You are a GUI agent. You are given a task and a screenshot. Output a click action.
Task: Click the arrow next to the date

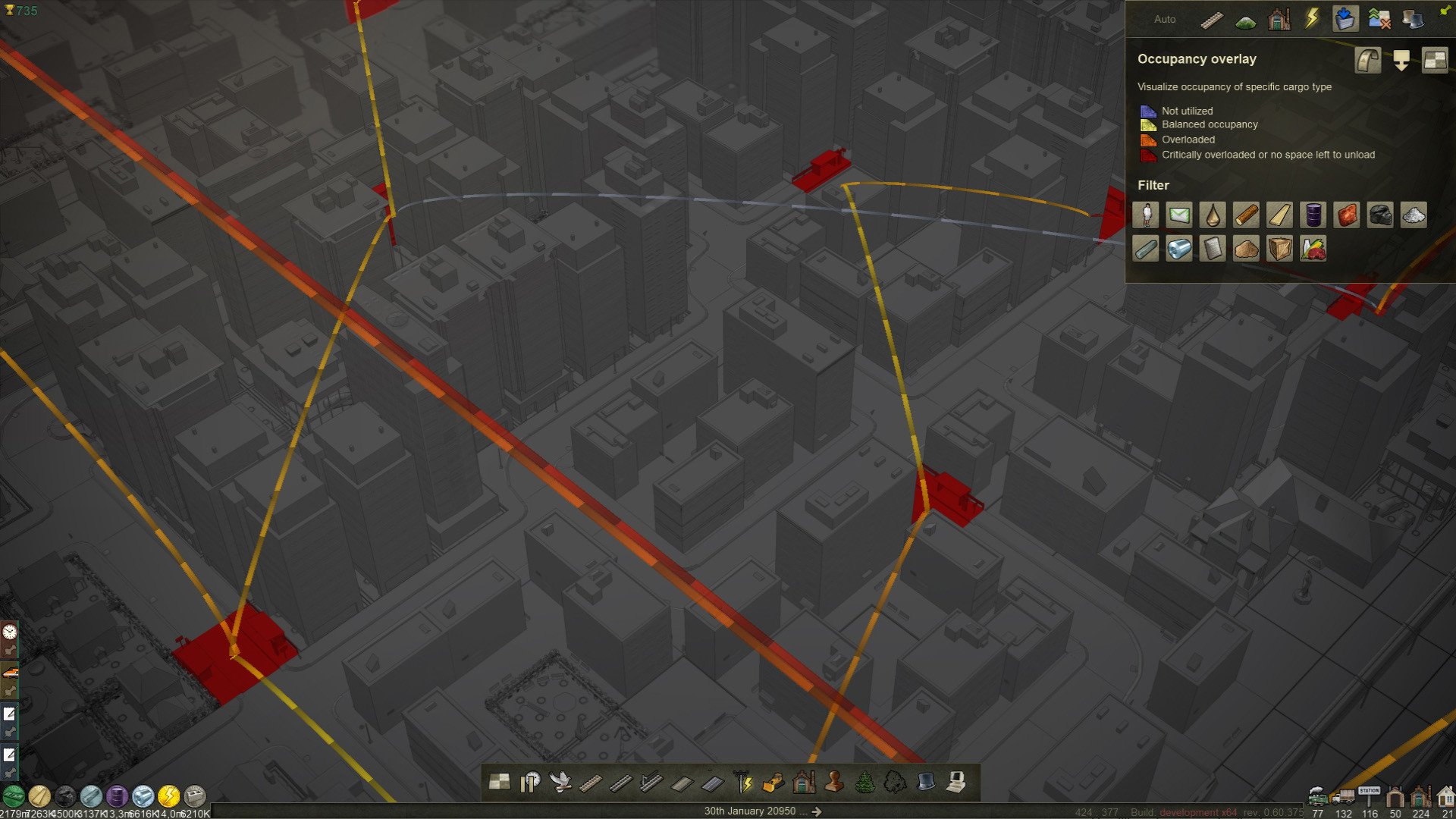tap(817, 811)
